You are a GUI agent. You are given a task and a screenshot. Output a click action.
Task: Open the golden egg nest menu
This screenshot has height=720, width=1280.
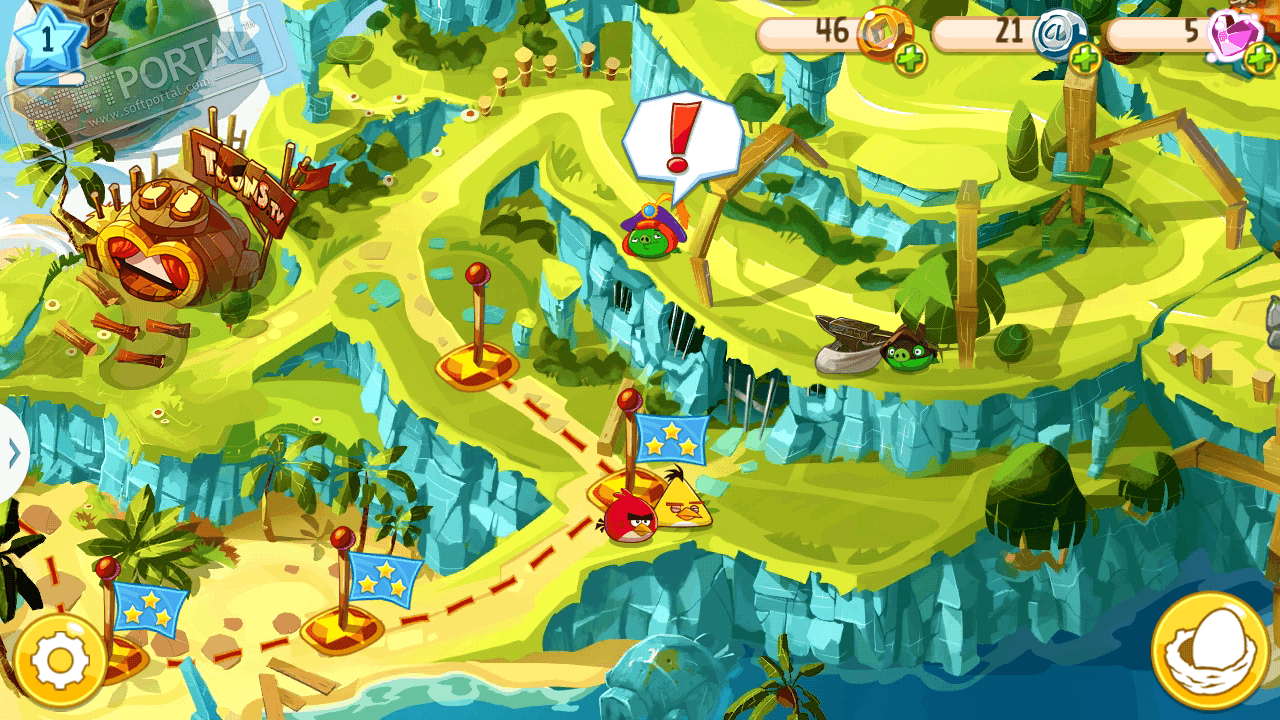tap(1210, 652)
